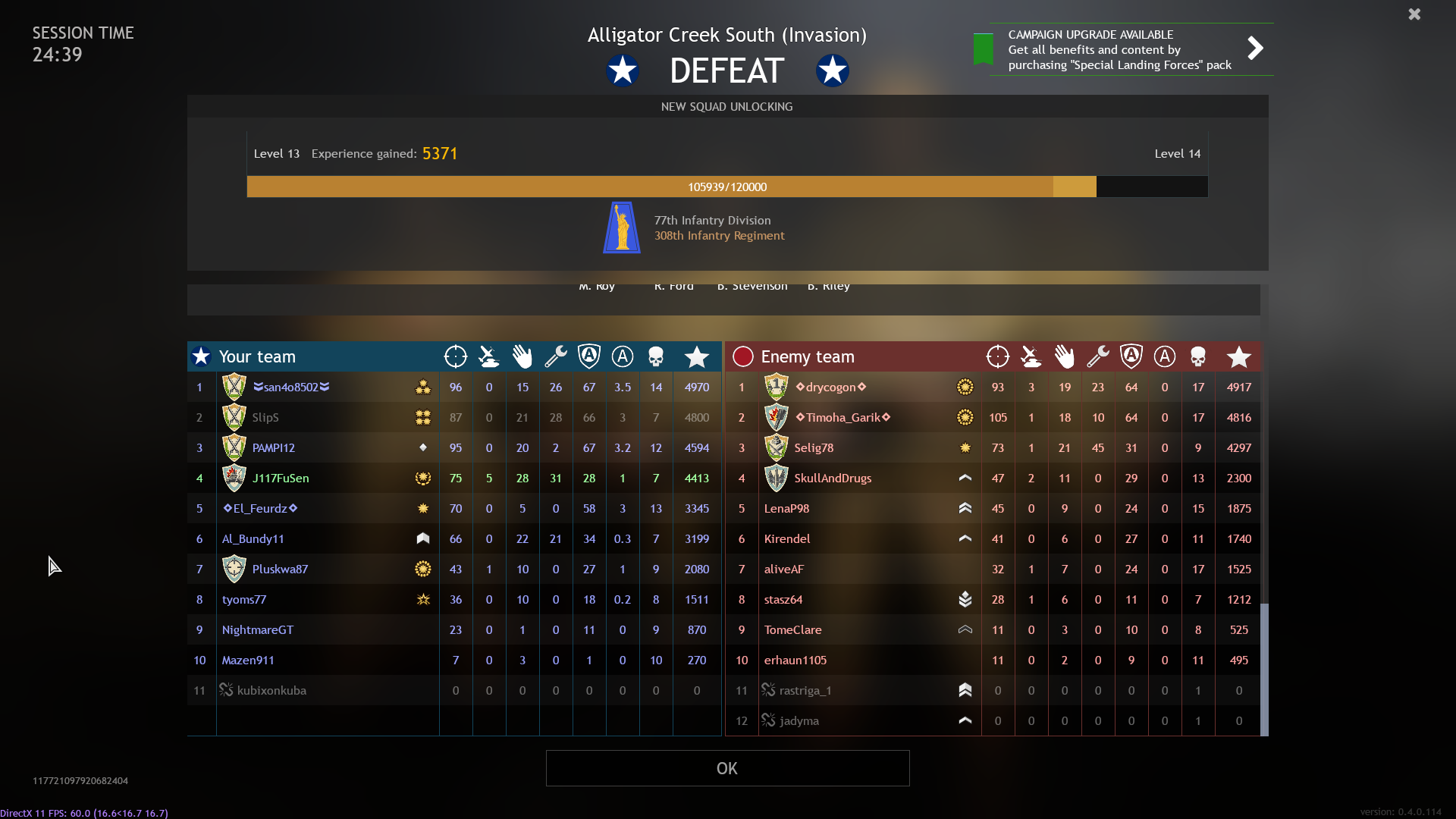Image resolution: width=1456 pixels, height=819 pixels.
Task: Close the match results screen
Action: coord(1414,14)
